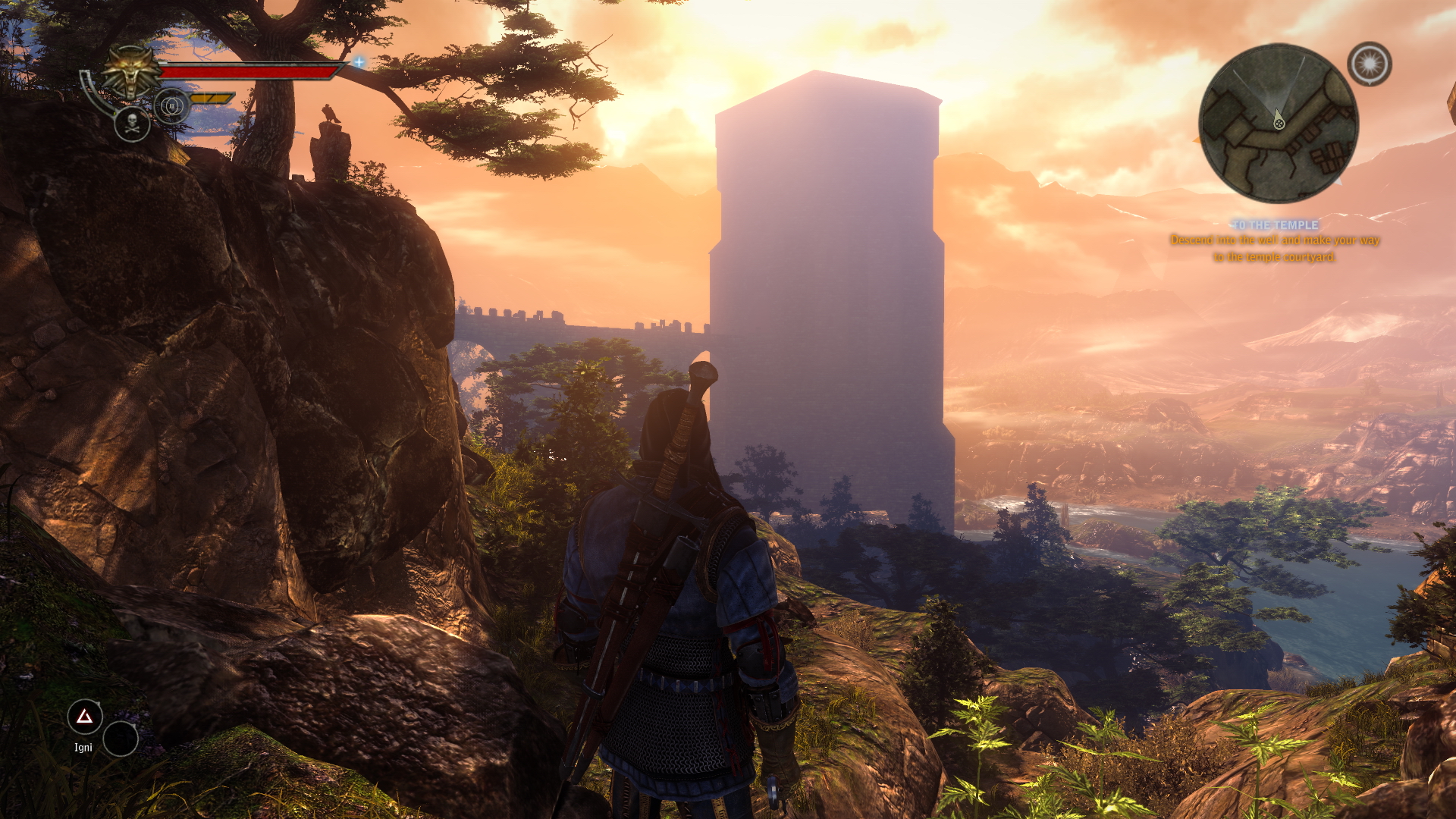Select the sun icon beside the minimap

[1369, 64]
